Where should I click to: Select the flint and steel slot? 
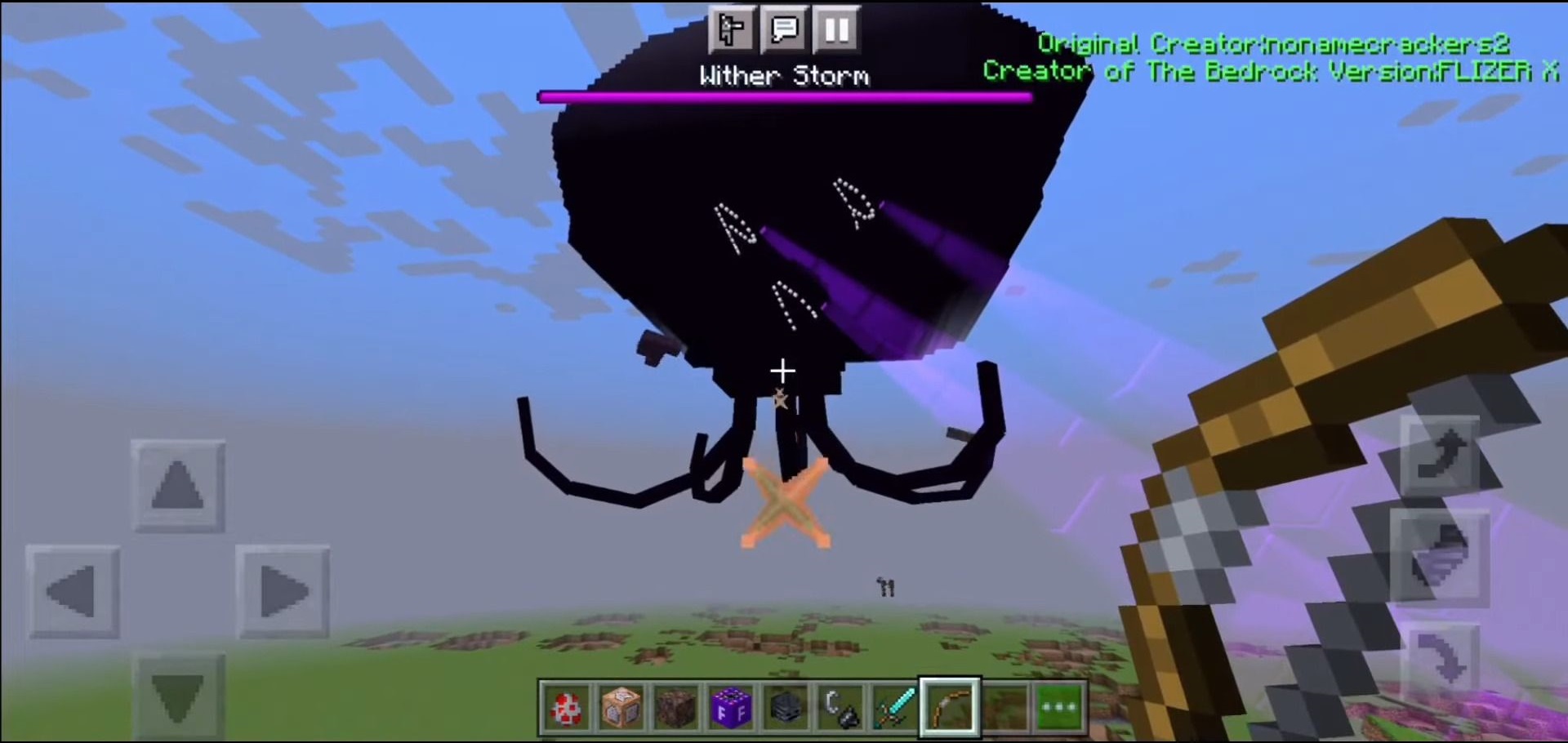tap(840, 707)
